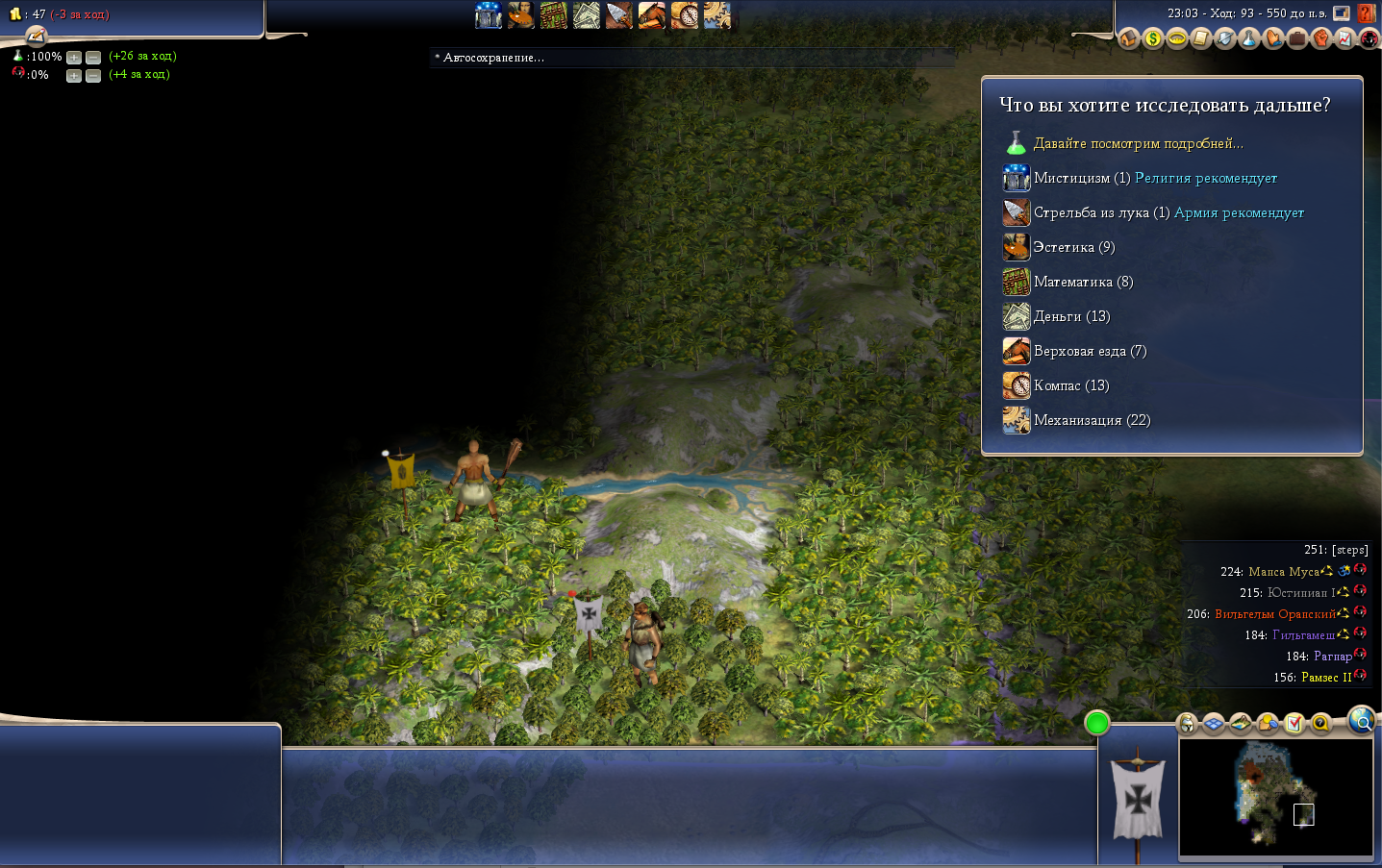Open the domestic advisor house icon
The width and height of the screenshot is (1382, 868).
coord(1128,38)
